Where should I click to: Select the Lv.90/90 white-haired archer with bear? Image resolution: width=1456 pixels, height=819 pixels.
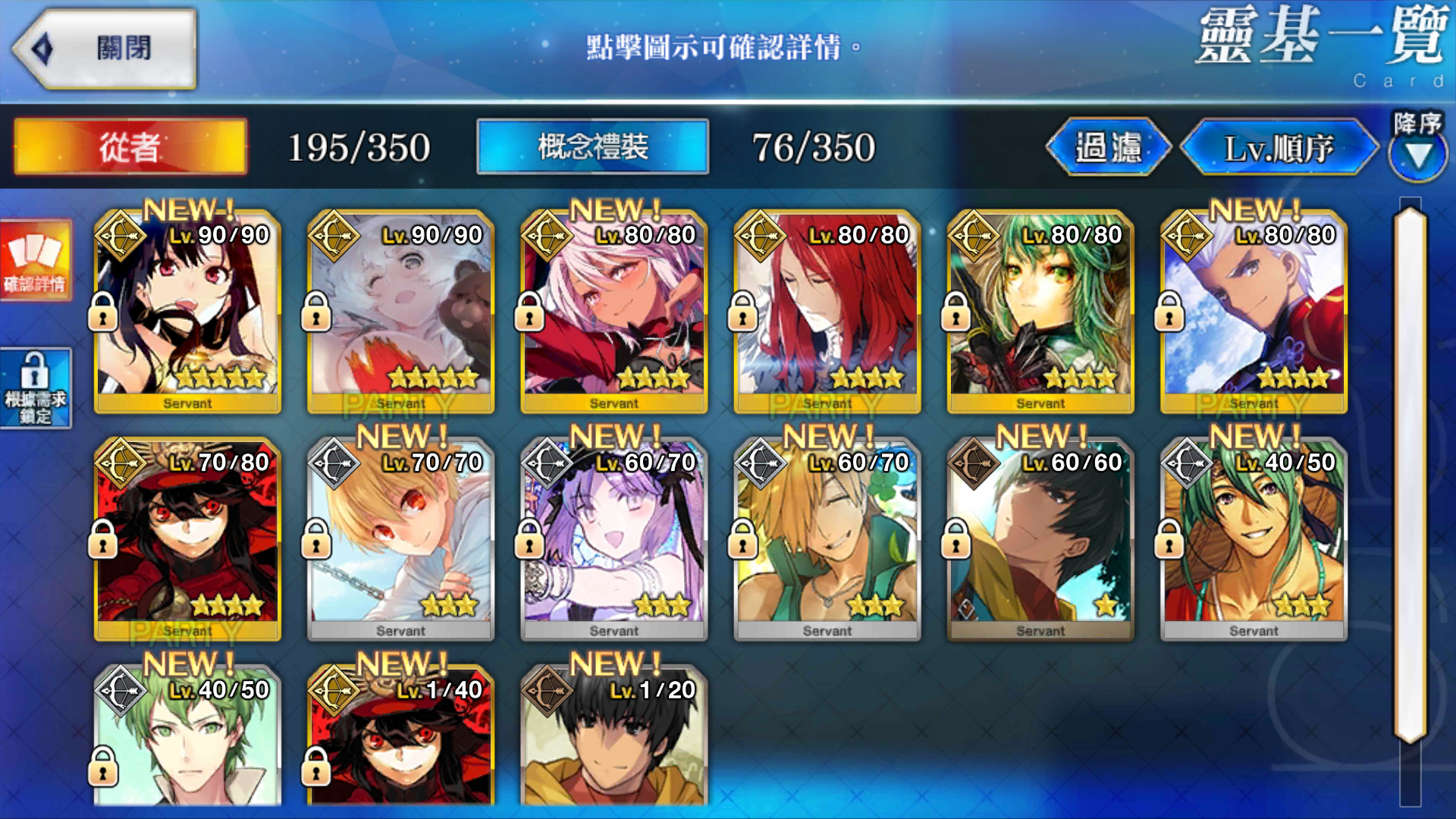[x=400, y=312]
